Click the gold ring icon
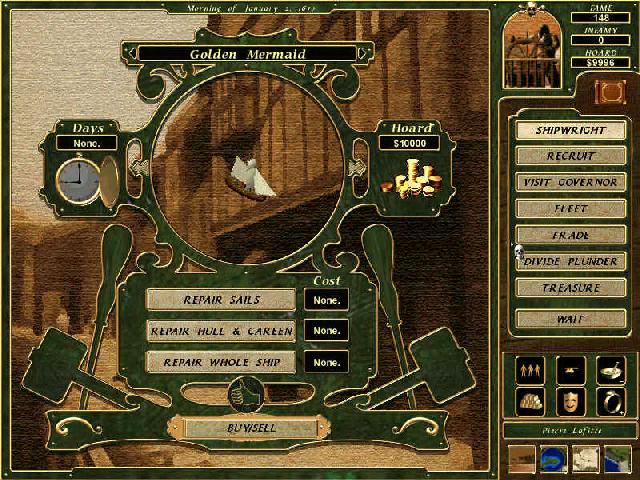The height and width of the screenshot is (480, 640). coord(611,401)
